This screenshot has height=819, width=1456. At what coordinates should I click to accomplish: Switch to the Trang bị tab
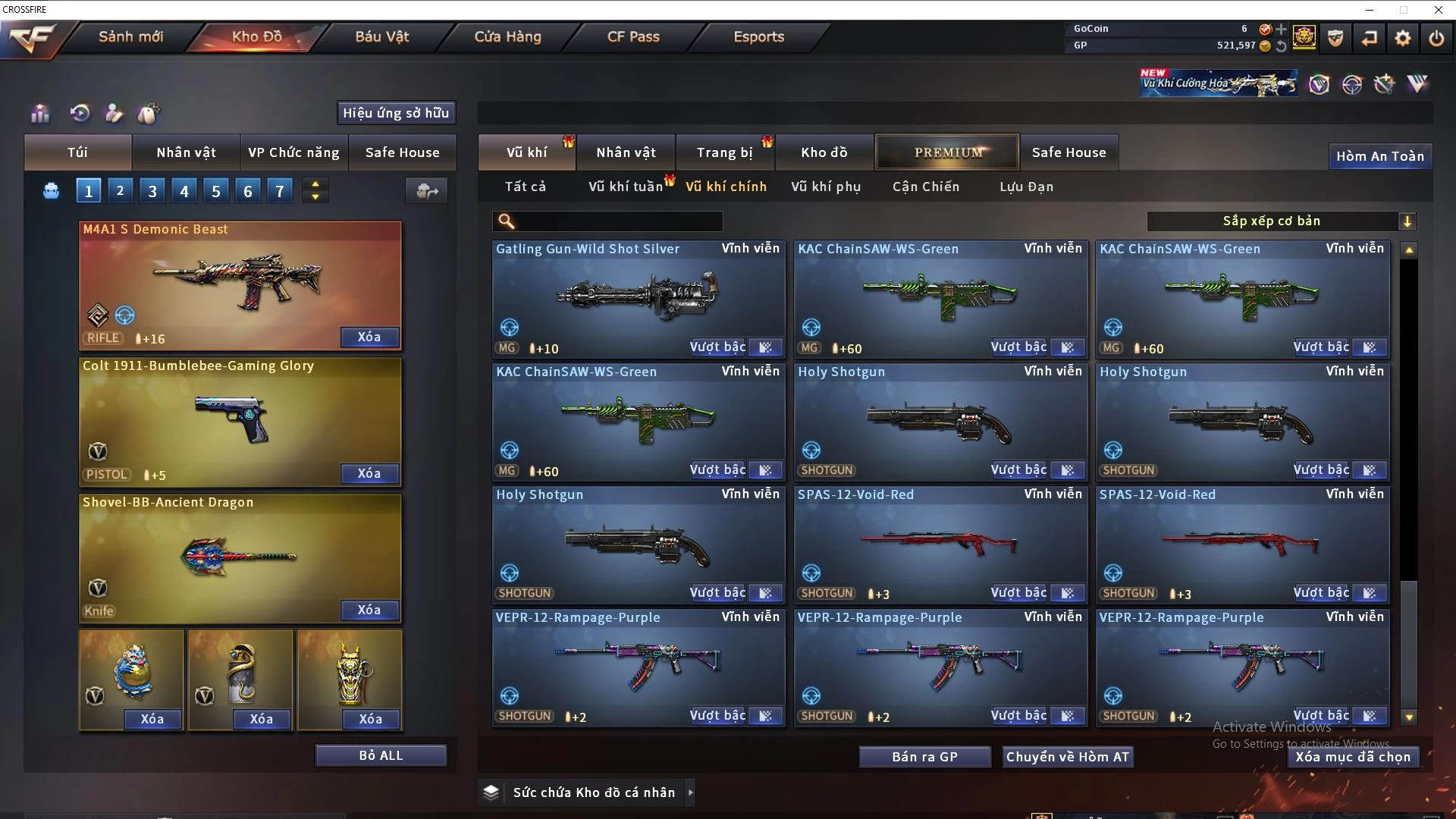724,152
